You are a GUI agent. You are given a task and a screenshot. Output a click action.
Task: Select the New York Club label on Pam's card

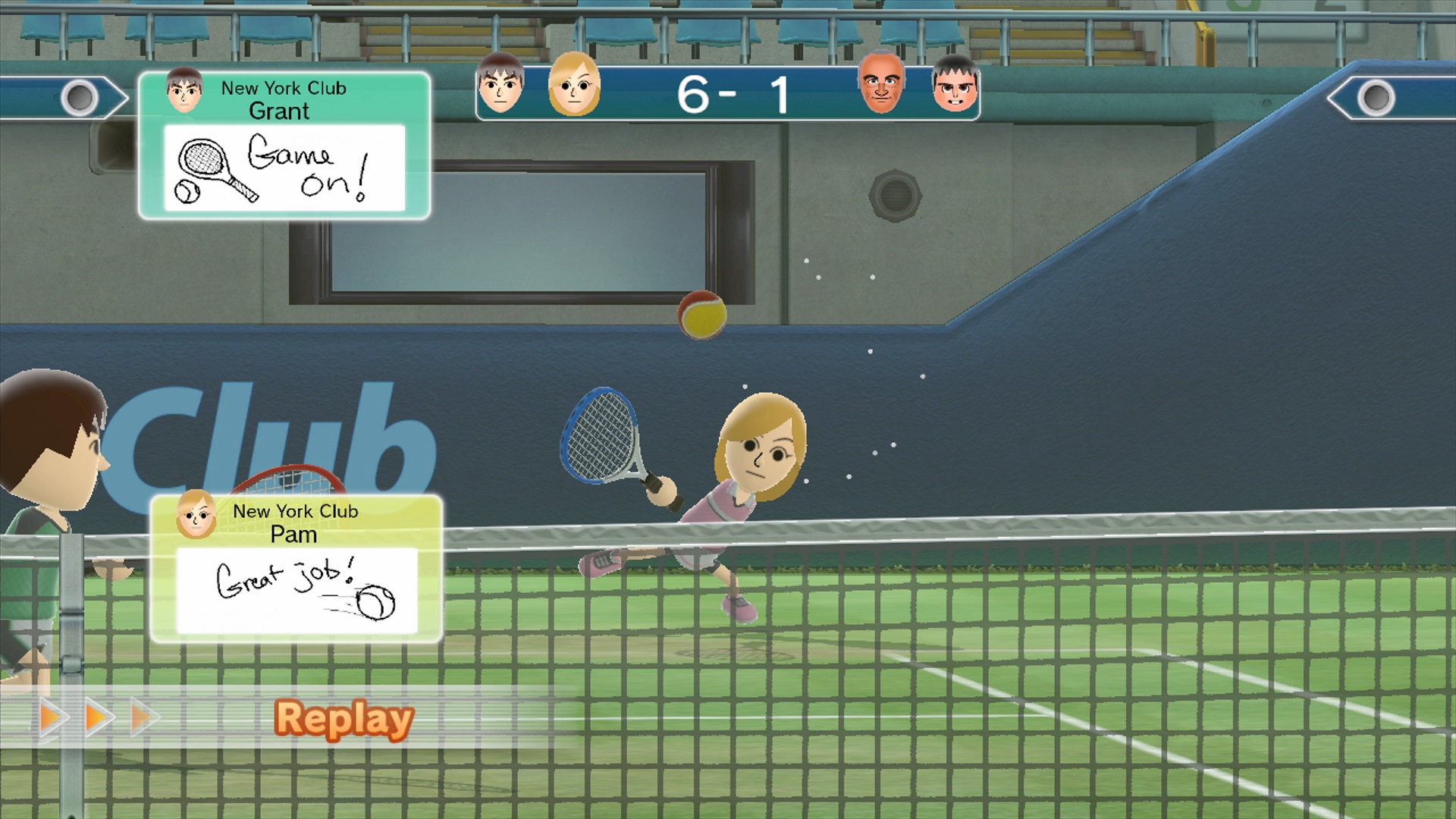pos(298,512)
